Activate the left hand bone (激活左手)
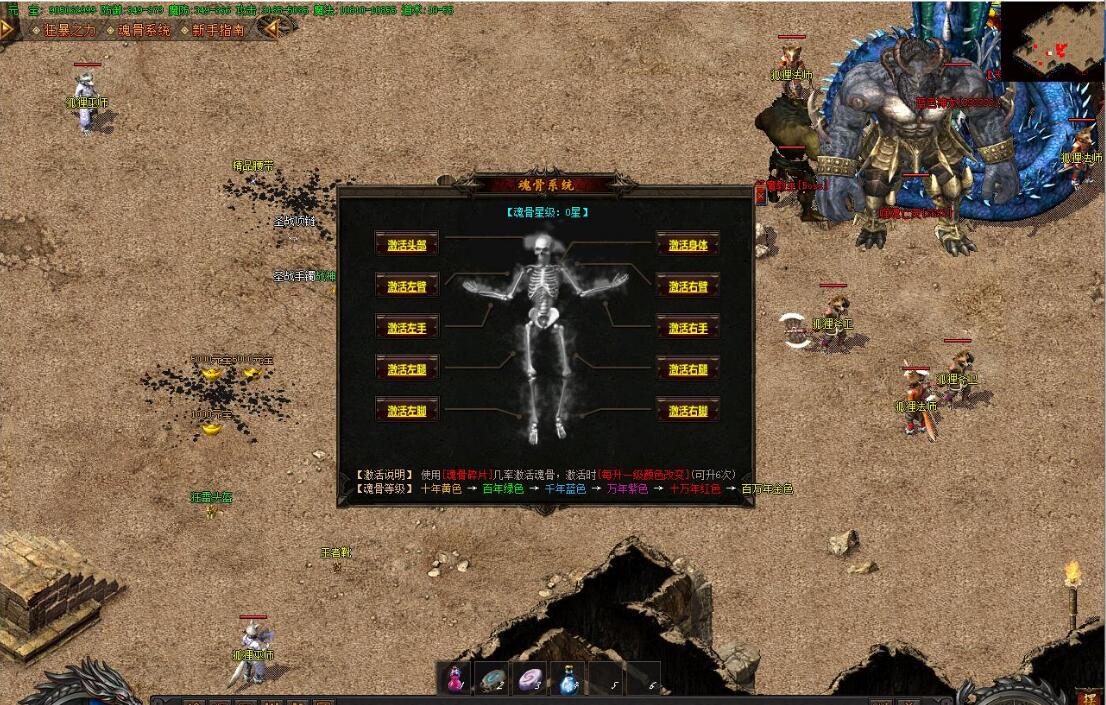The height and width of the screenshot is (705, 1106). click(x=407, y=328)
